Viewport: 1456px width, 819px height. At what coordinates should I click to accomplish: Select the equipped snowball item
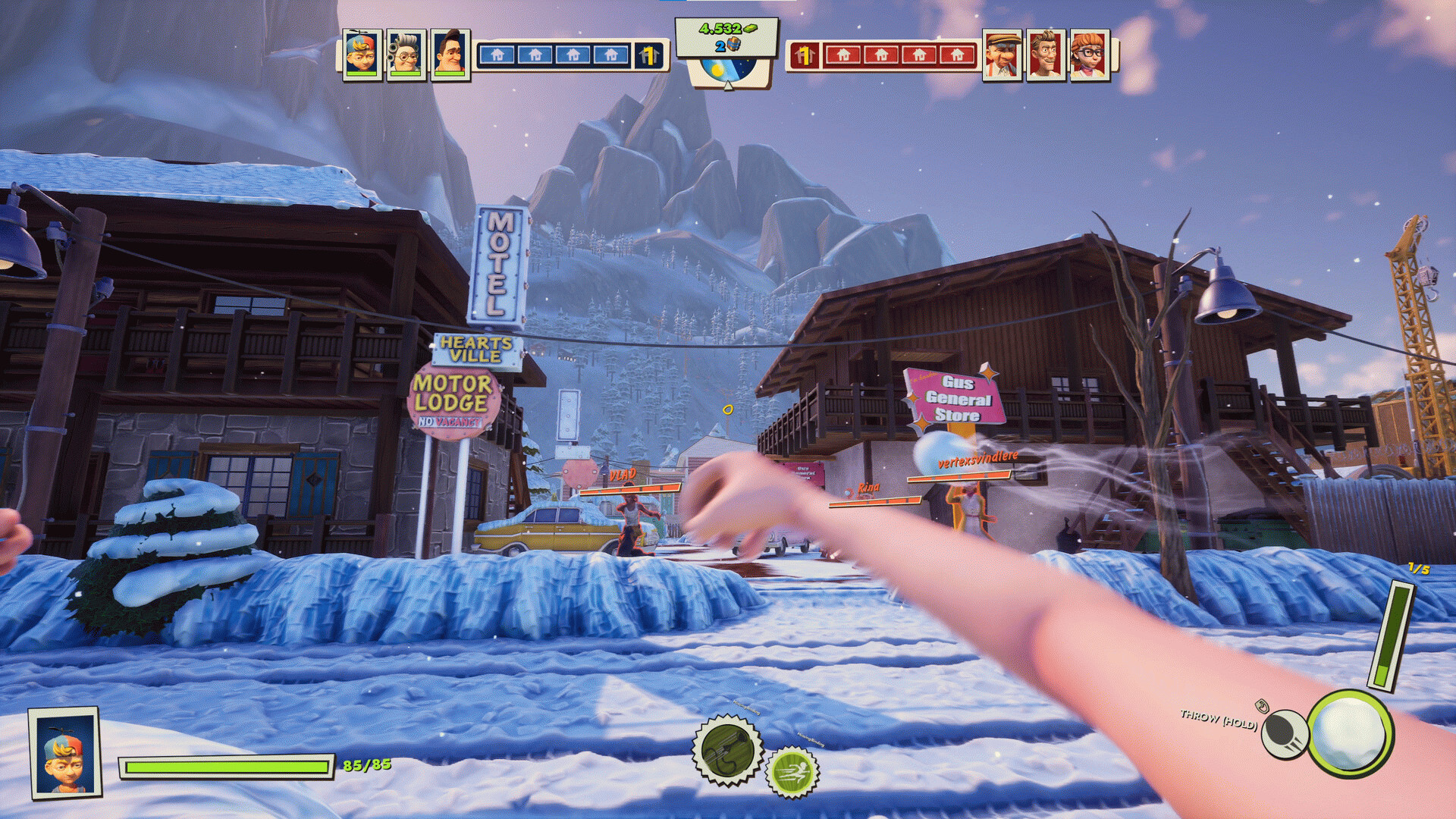coord(1351,733)
